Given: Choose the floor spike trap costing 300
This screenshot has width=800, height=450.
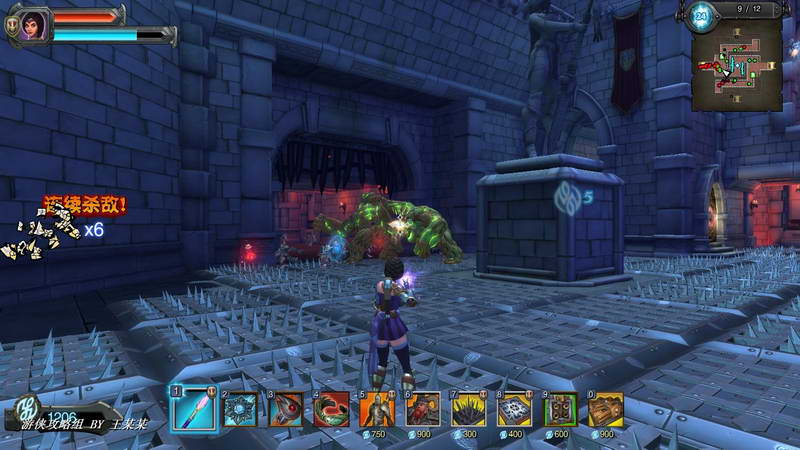Looking at the screenshot, I should click(469, 409).
